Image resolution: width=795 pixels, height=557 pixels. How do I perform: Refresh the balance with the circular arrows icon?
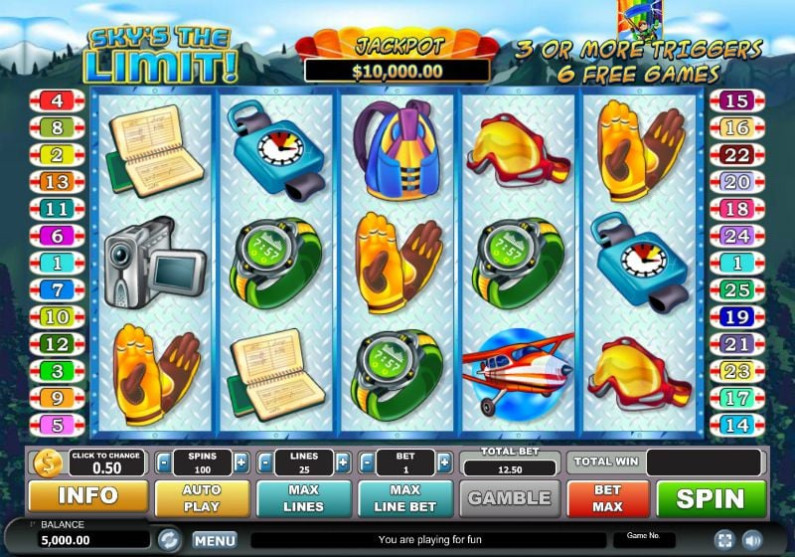[169, 540]
